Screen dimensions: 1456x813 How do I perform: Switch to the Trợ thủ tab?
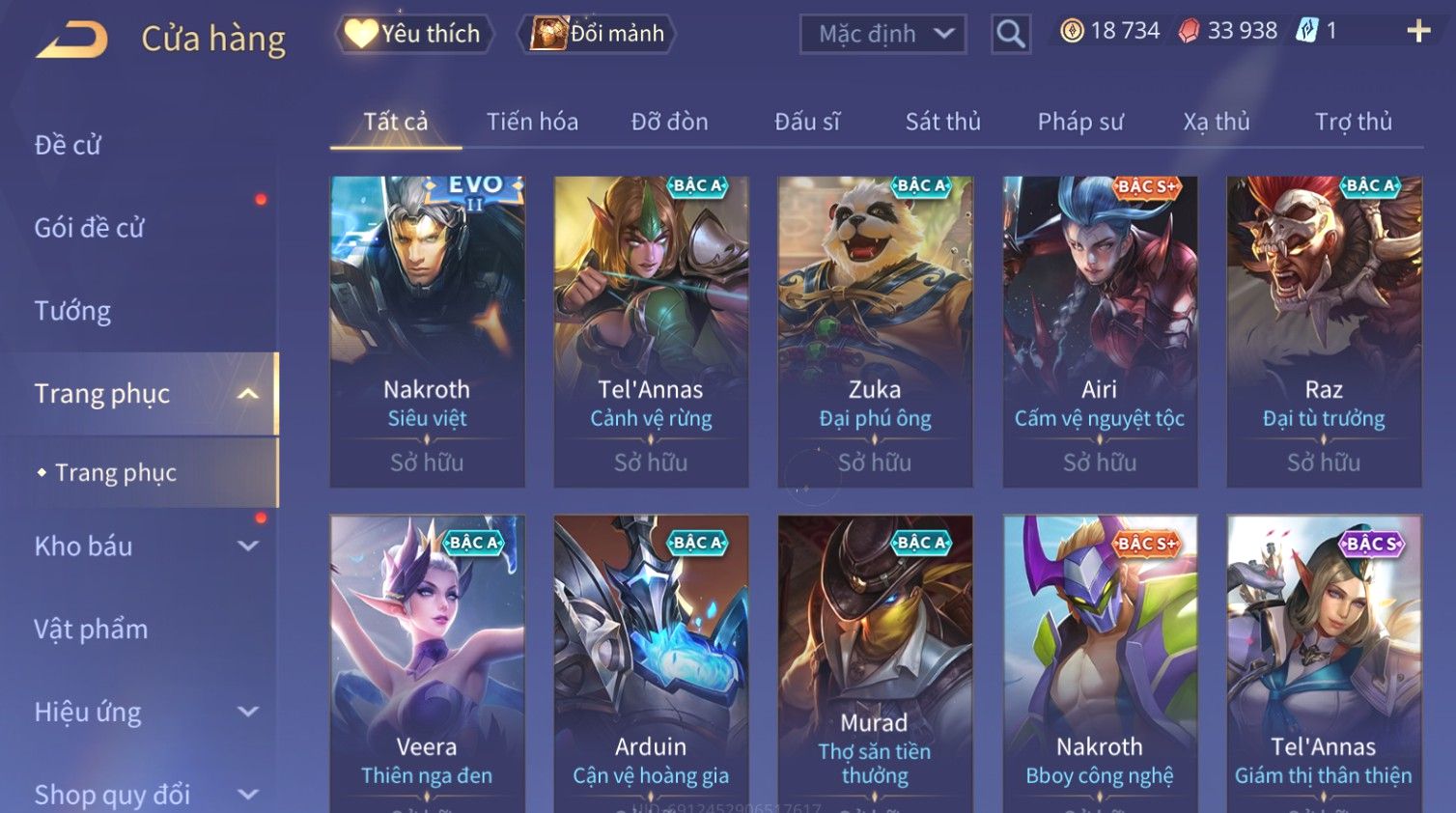[1353, 122]
